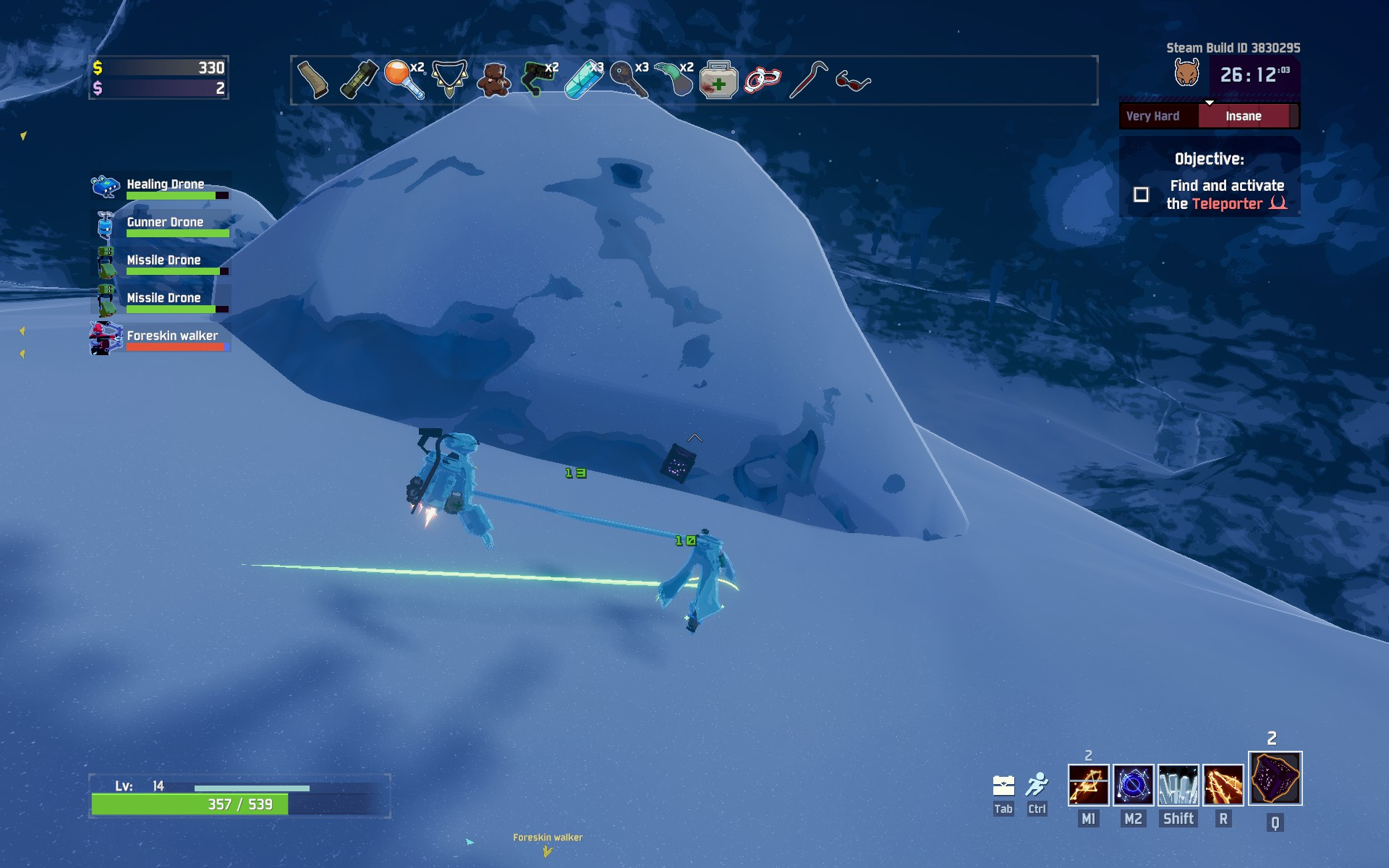Select the orange orb item stack
Viewport: 1389px width, 868px height.
403,80
